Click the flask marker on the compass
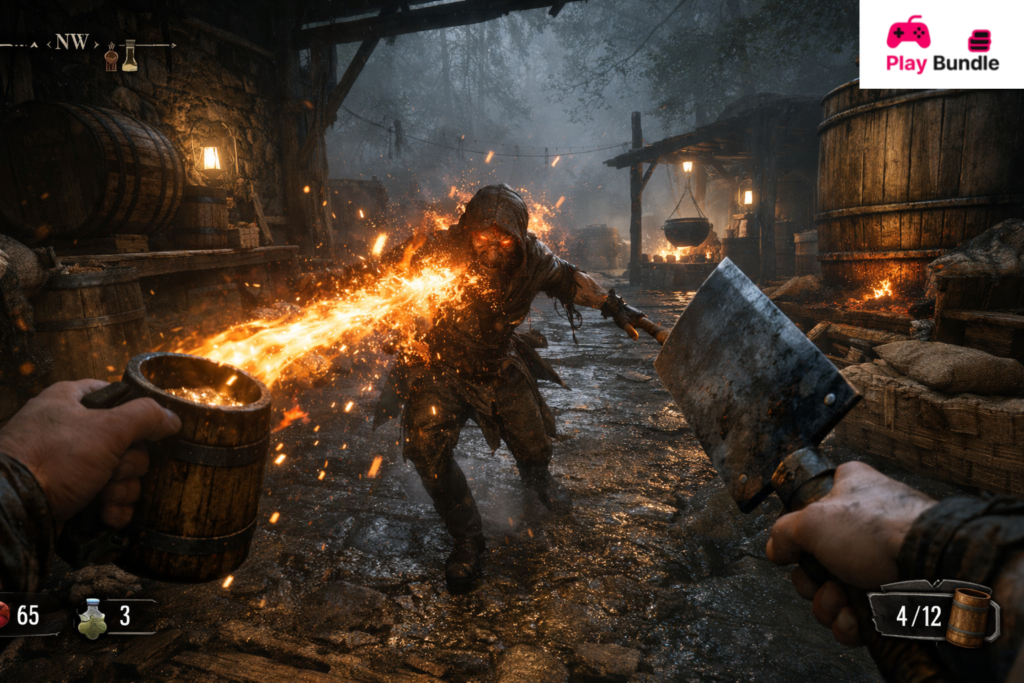The width and height of the screenshot is (1024, 683). (x=129, y=55)
